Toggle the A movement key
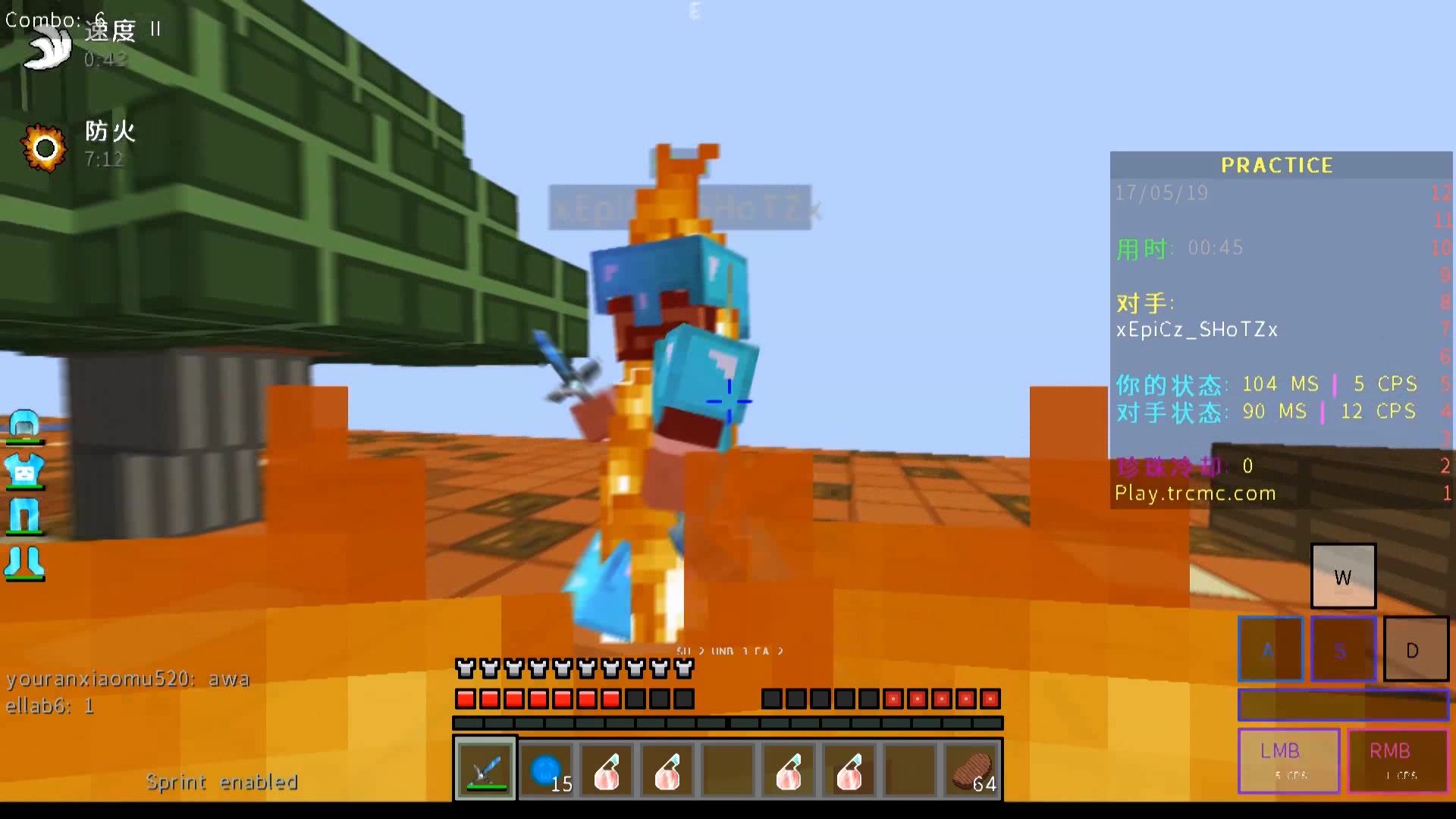Screen dimensions: 1456x819 point(1269,649)
